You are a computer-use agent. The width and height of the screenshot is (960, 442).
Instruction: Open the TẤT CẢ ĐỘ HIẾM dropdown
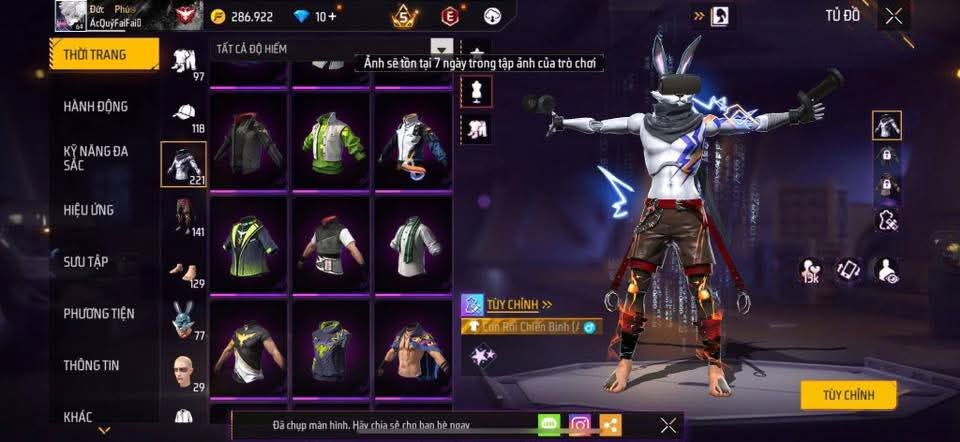coord(441,48)
